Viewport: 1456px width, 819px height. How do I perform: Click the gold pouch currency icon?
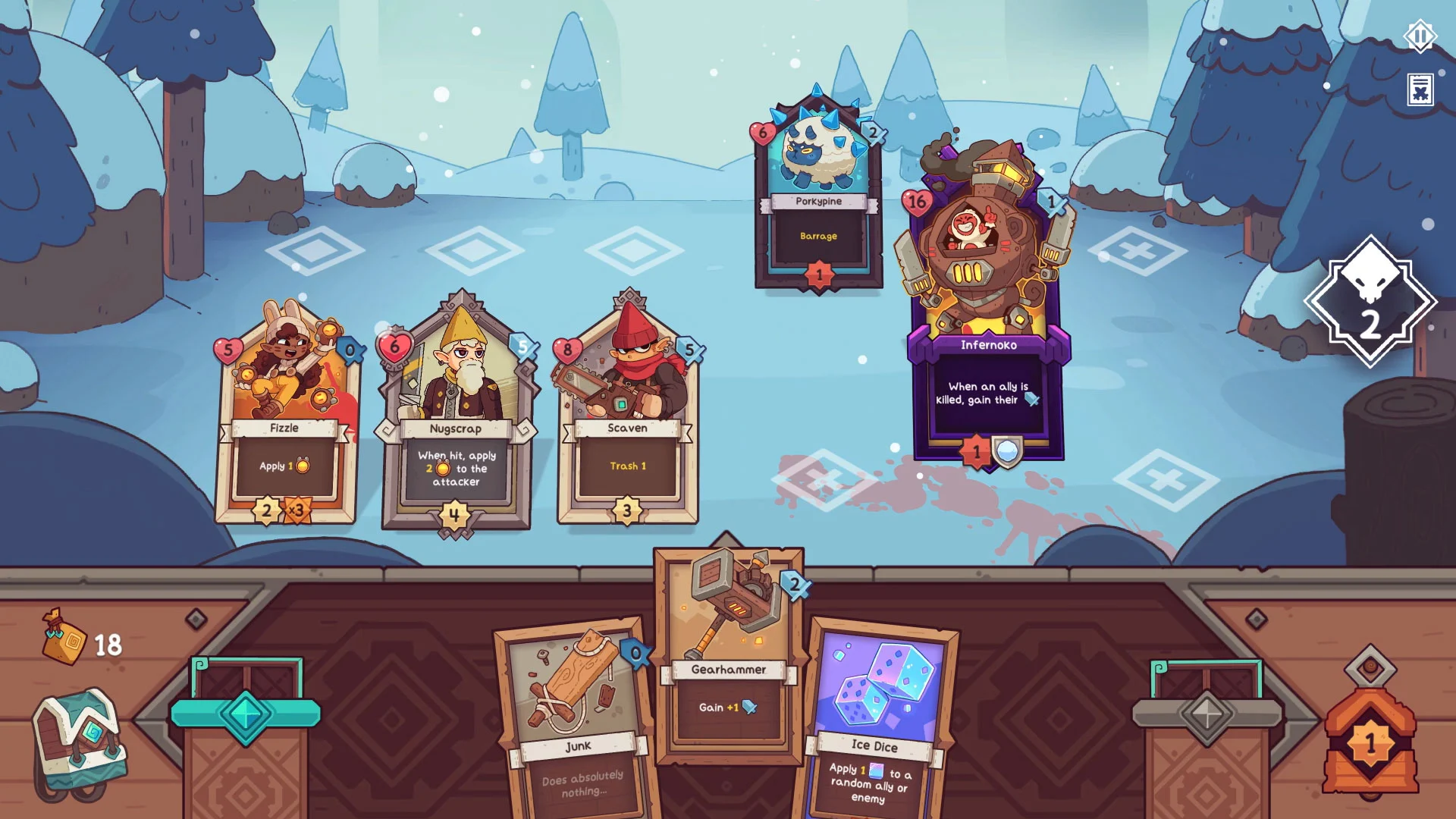(63, 641)
